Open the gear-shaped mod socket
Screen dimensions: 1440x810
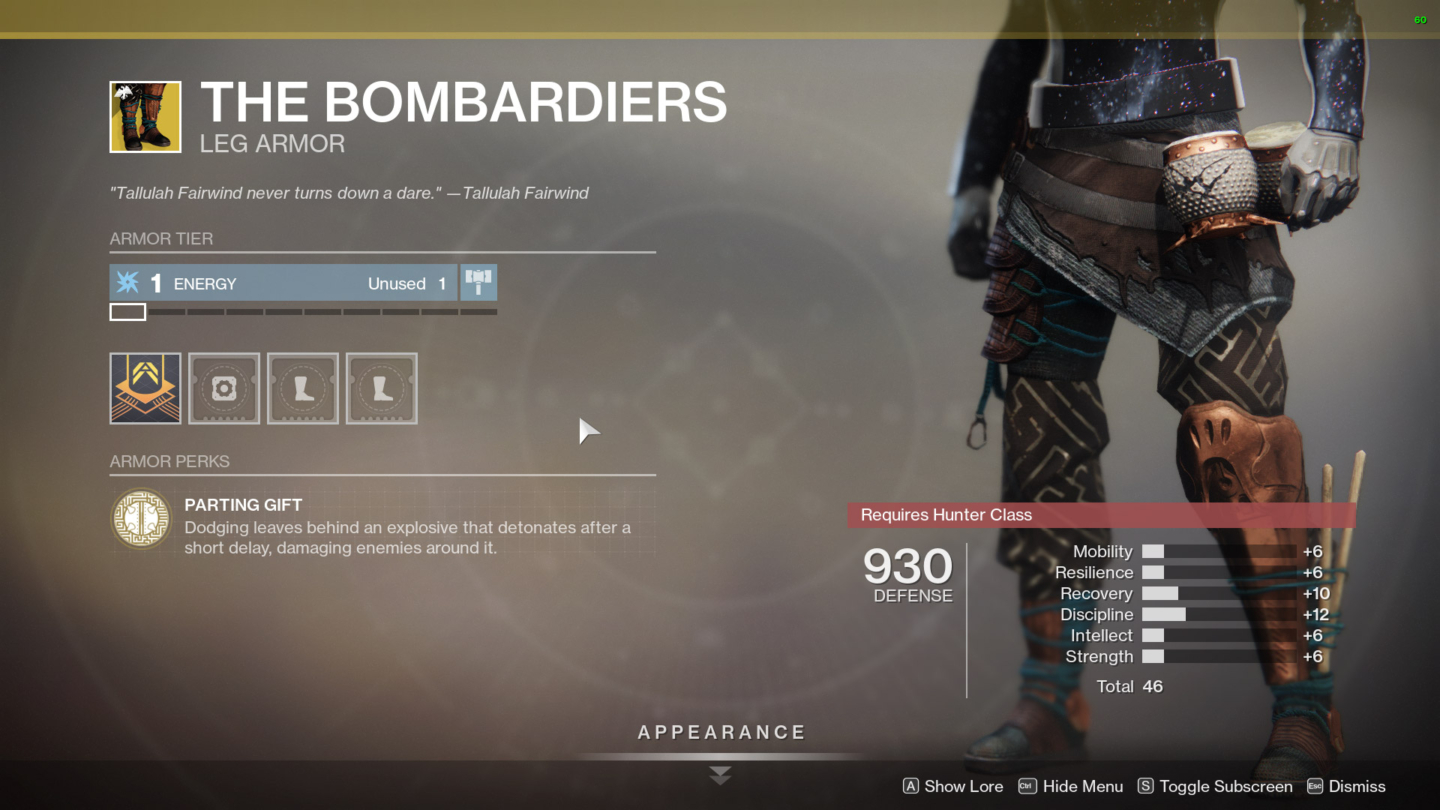(x=224, y=388)
